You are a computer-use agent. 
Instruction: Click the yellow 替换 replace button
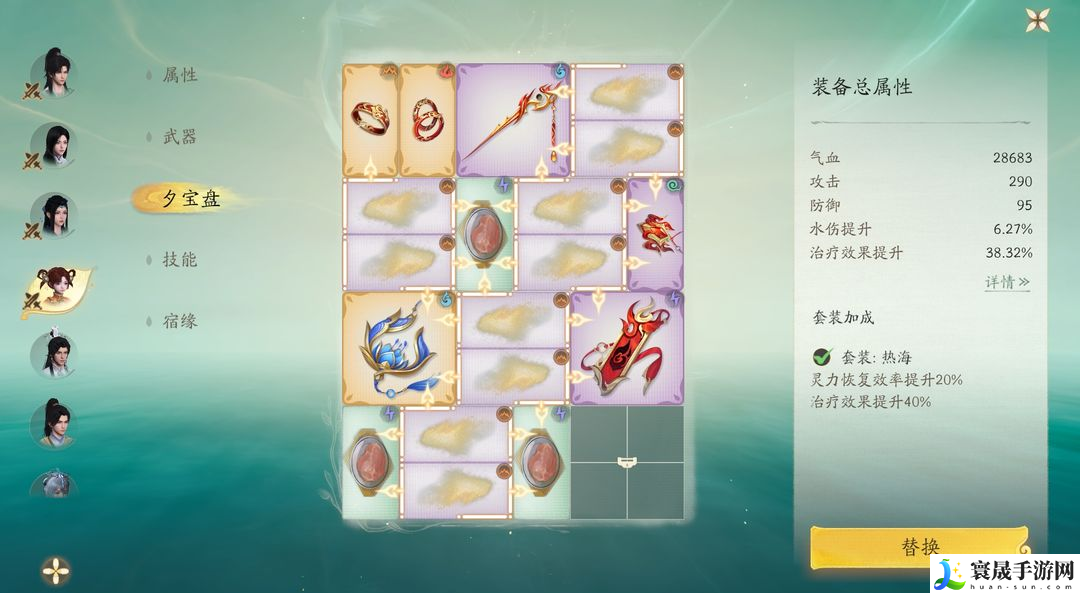(x=919, y=547)
